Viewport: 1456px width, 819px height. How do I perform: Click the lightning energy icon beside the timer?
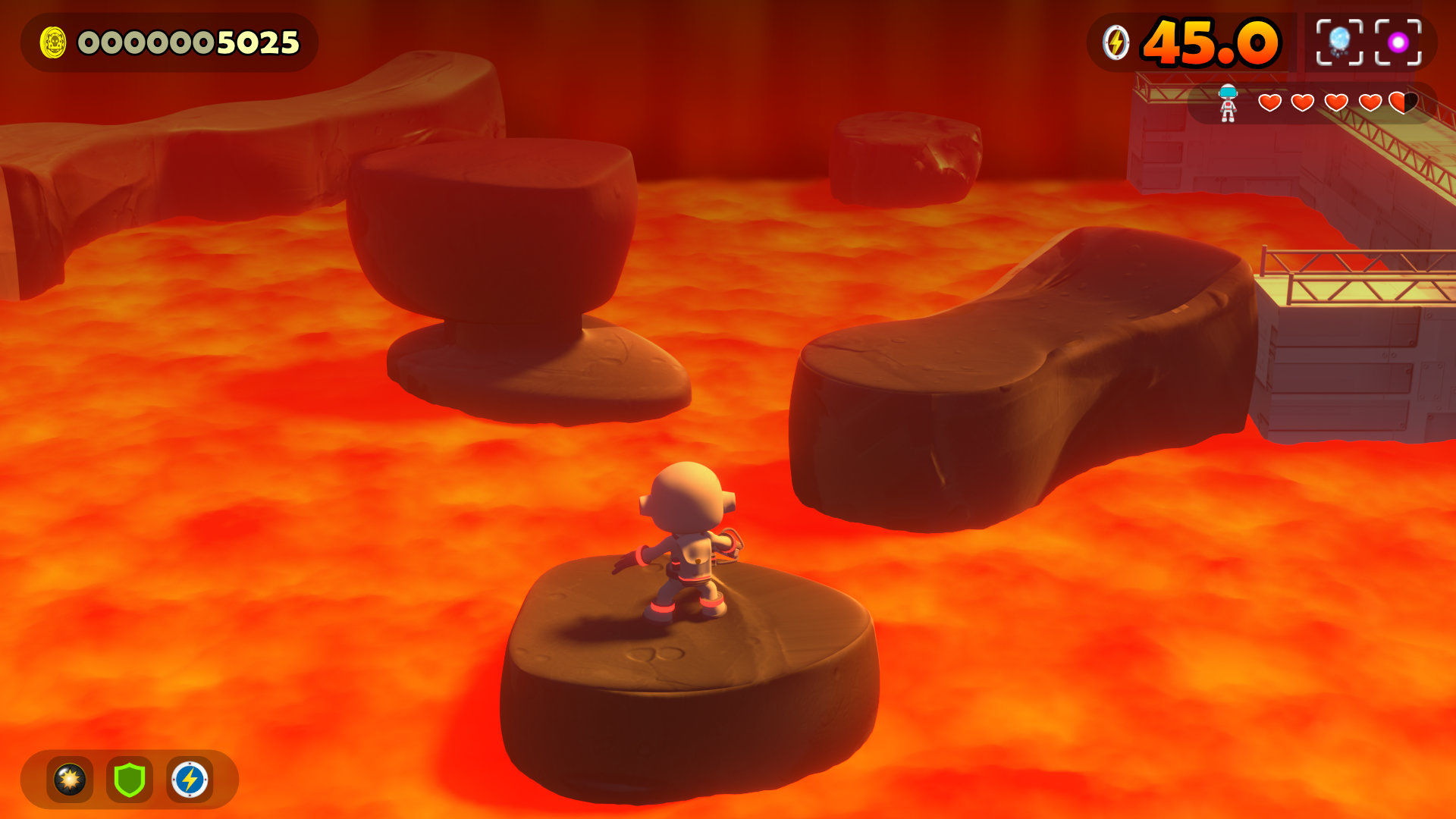coord(1116,42)
